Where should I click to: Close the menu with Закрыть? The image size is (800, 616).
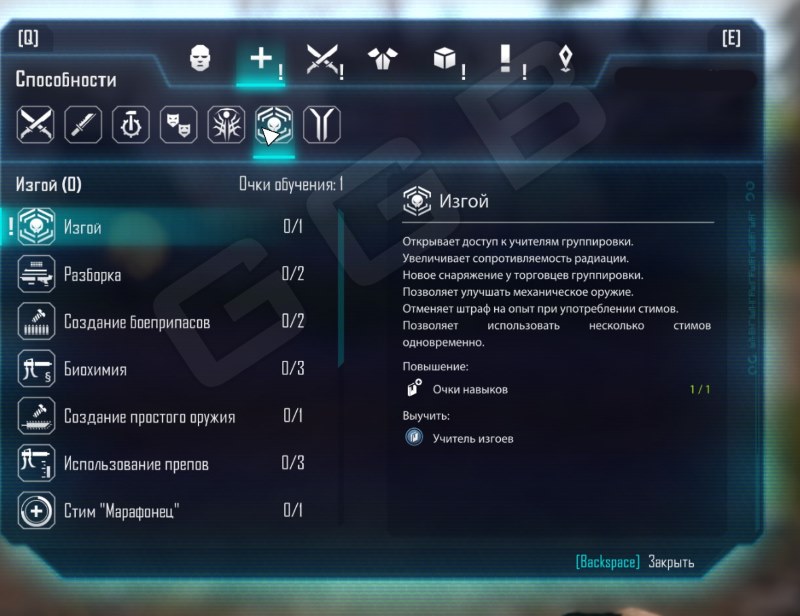click(670, 562)
